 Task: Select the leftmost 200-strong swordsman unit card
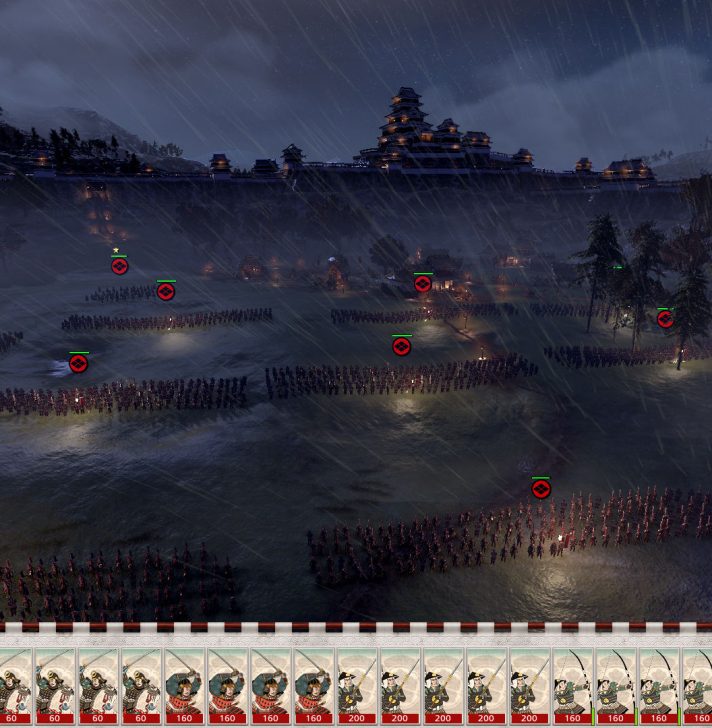(x=357, y=685)
